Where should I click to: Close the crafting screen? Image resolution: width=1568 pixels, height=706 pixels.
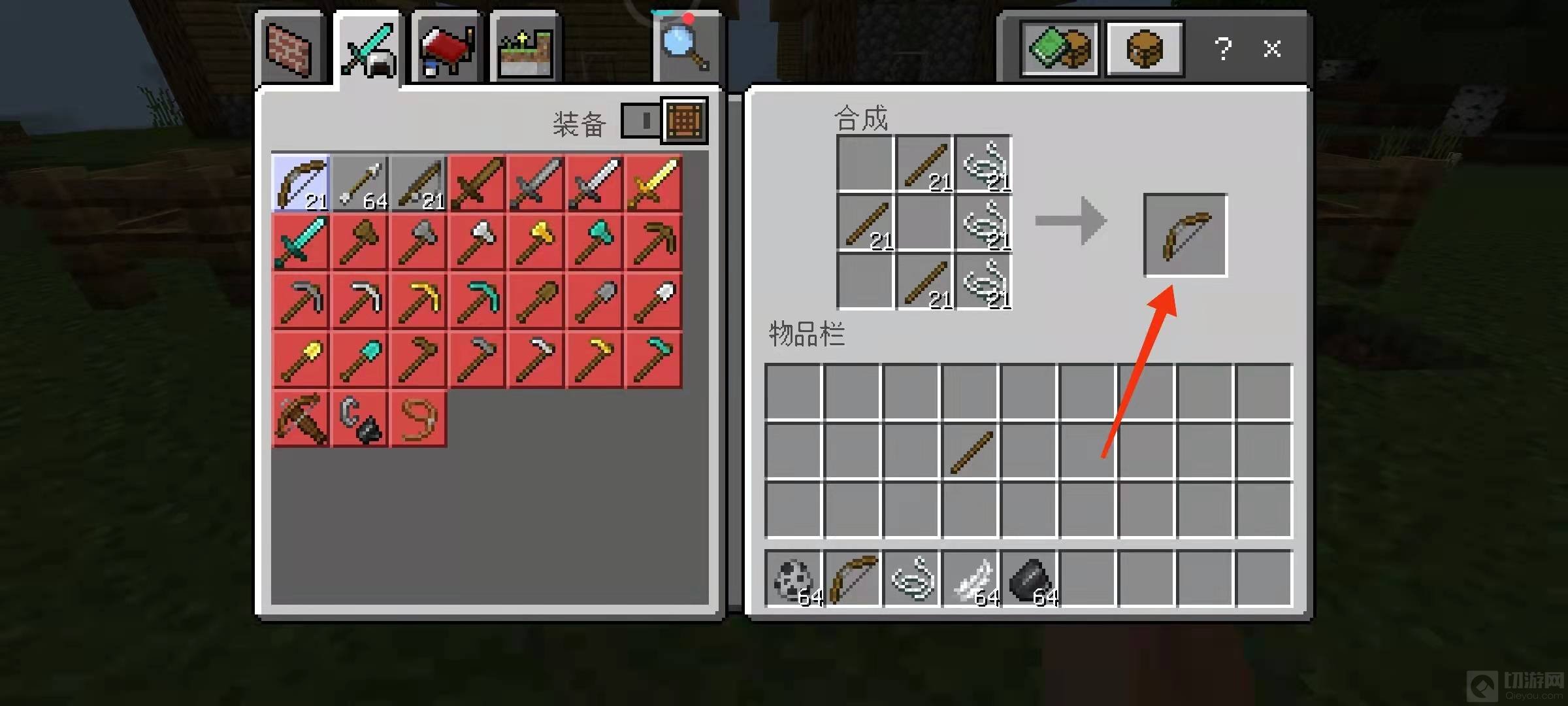coord(1271,48)
